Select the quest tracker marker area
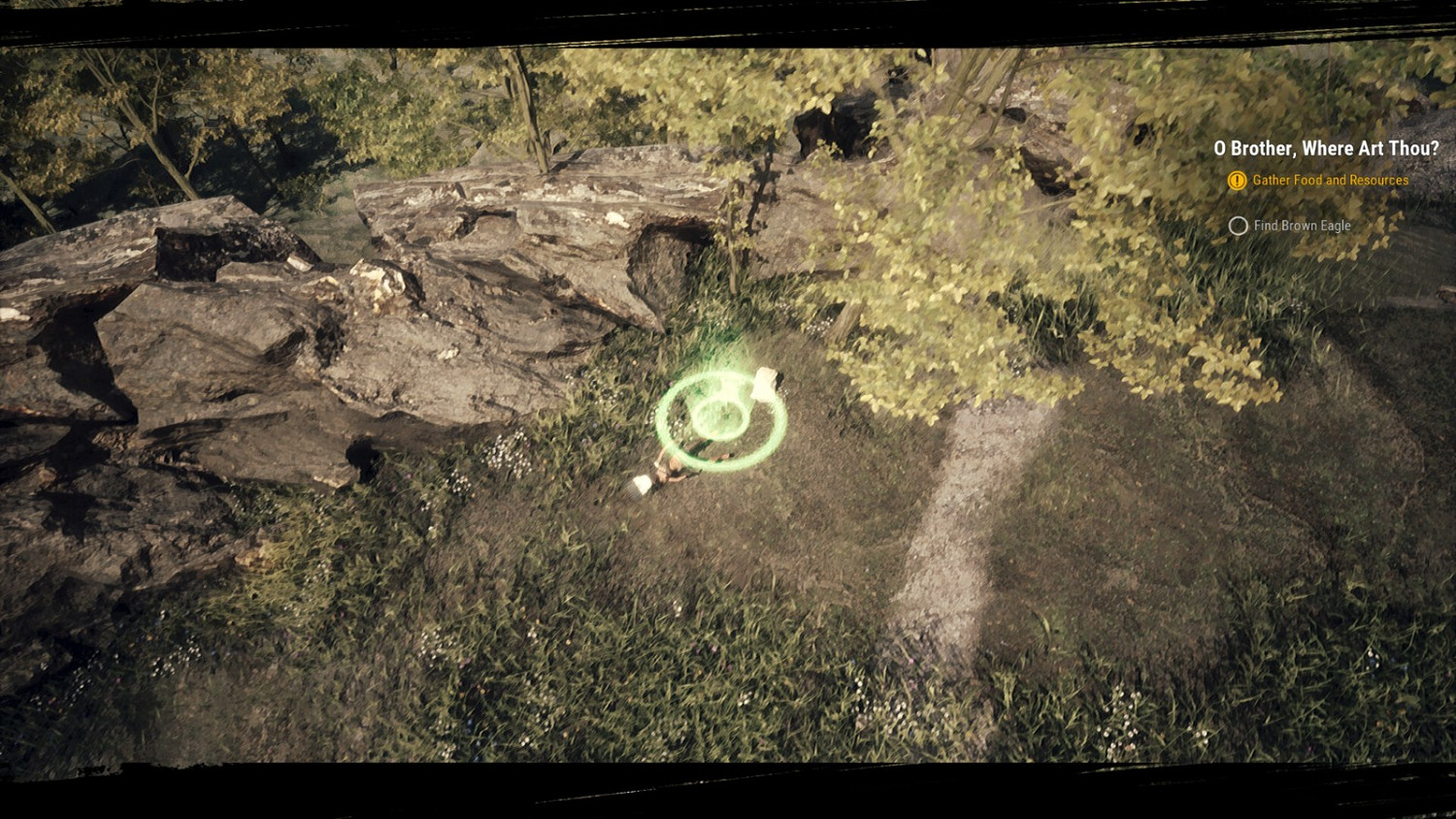This screenshot has width=1456, height=819. pyautogui.click(x=1325, y=184)
